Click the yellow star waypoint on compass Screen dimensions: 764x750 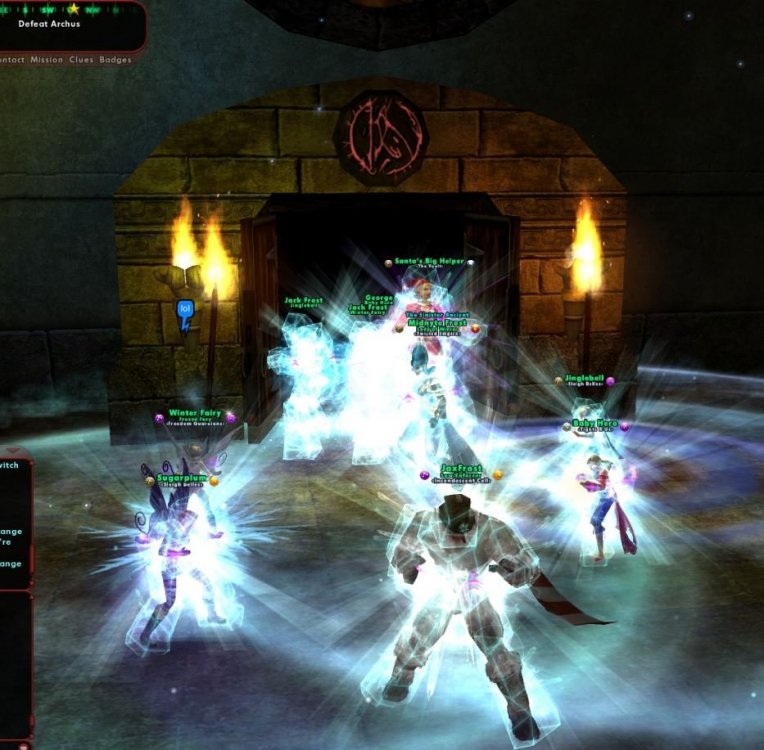[73, 8]
